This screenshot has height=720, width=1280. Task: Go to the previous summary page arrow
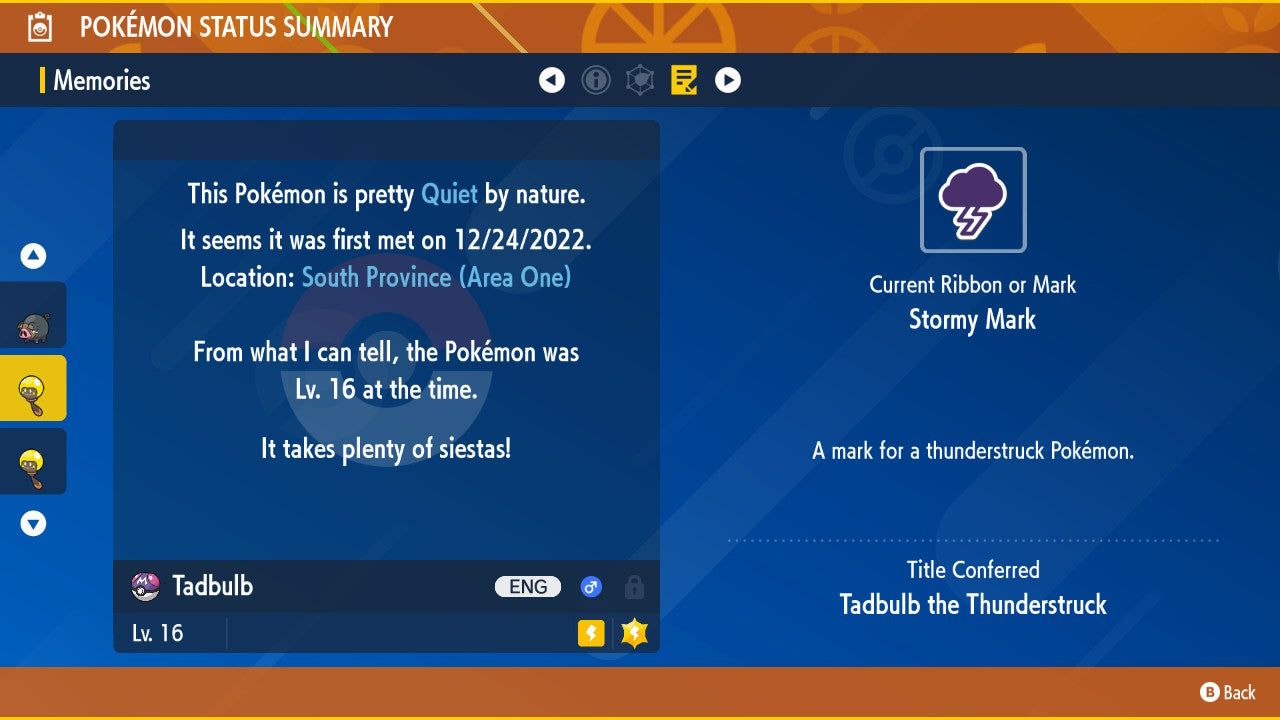[x=552, y=80]
